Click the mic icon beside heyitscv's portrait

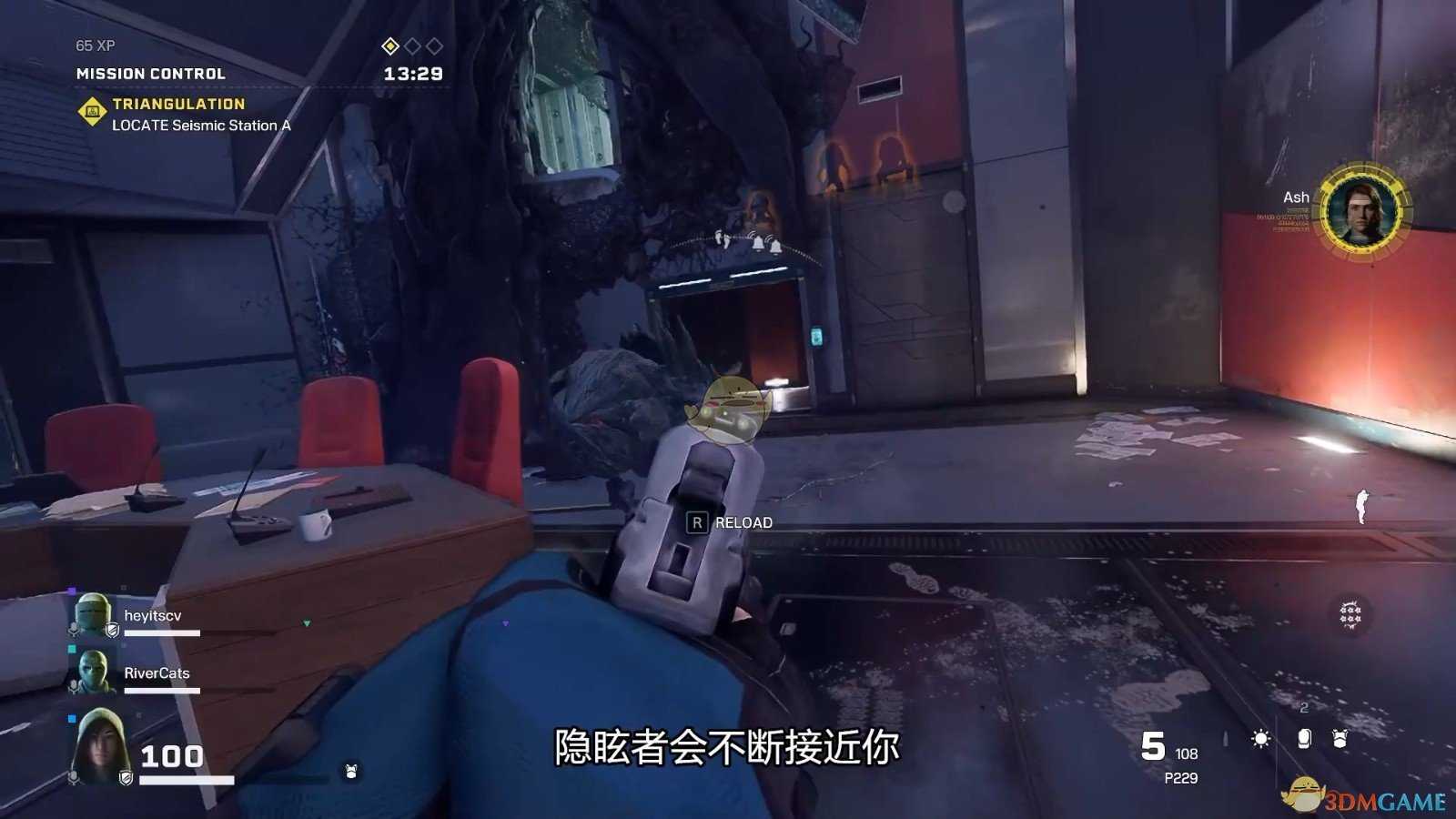pos(73,627)
